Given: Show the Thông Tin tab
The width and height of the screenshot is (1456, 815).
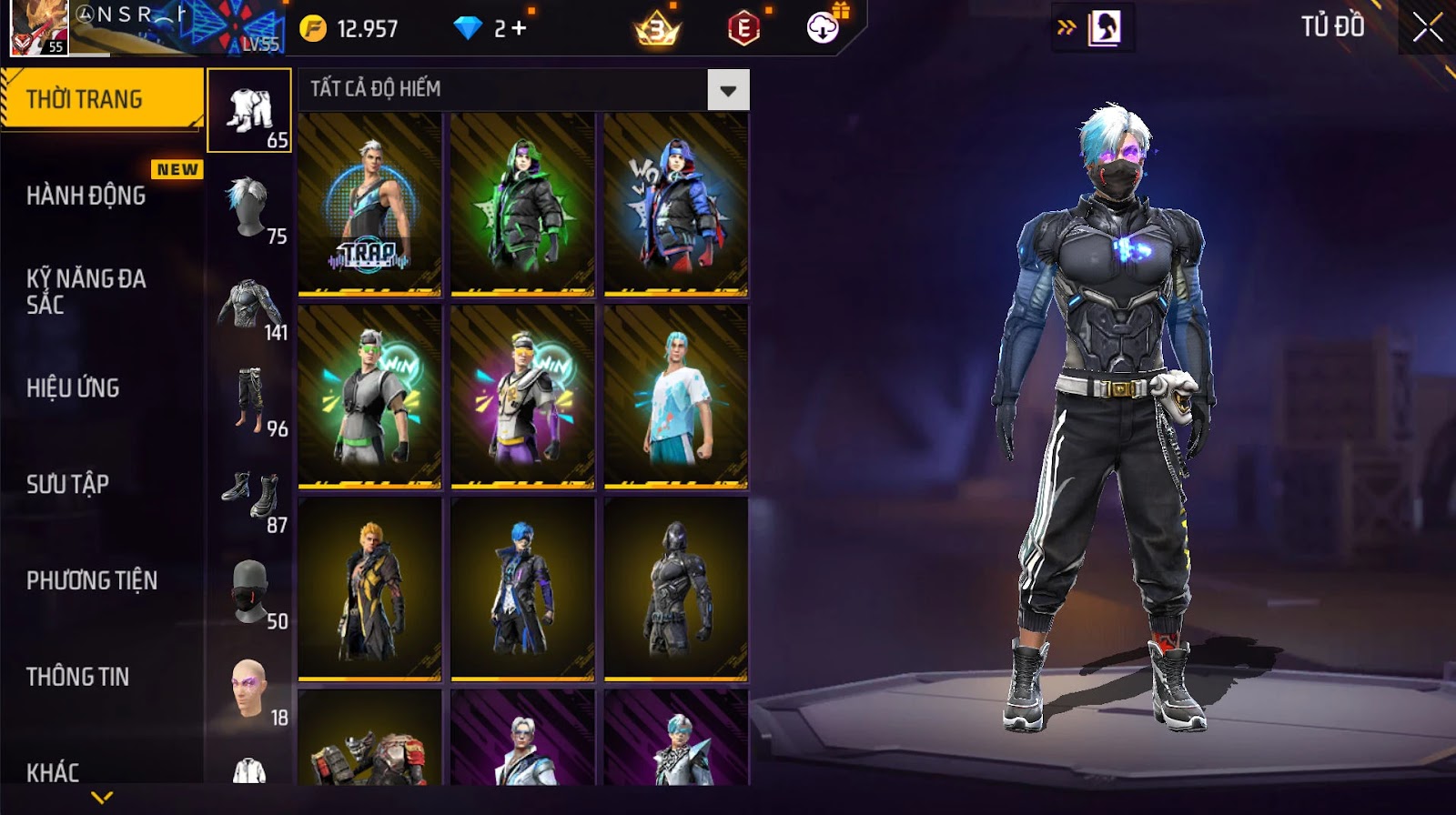Looking at the screenshot, I should 77,677.
